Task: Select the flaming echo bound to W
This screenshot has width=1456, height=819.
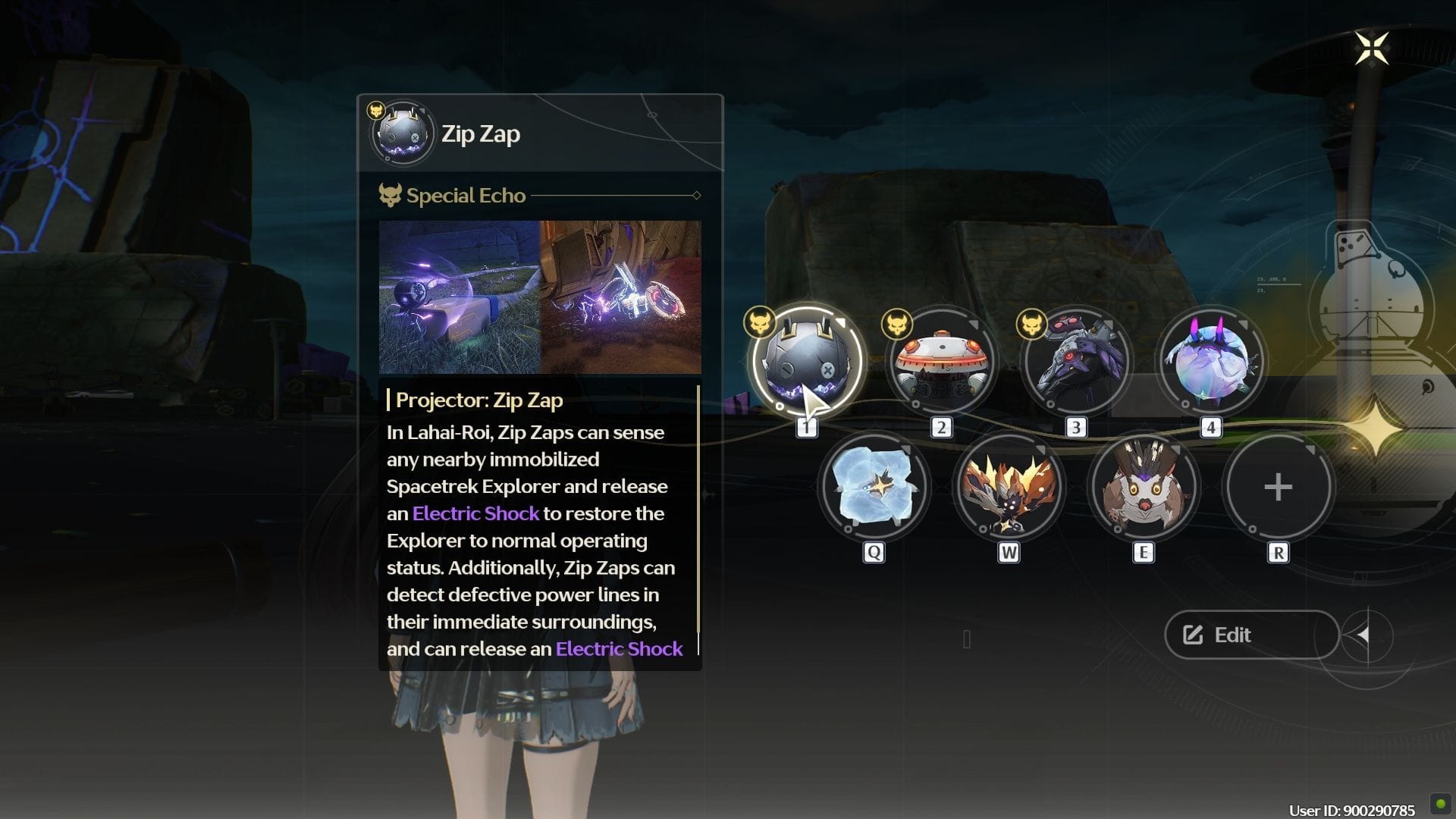Action: (1009, 488)
